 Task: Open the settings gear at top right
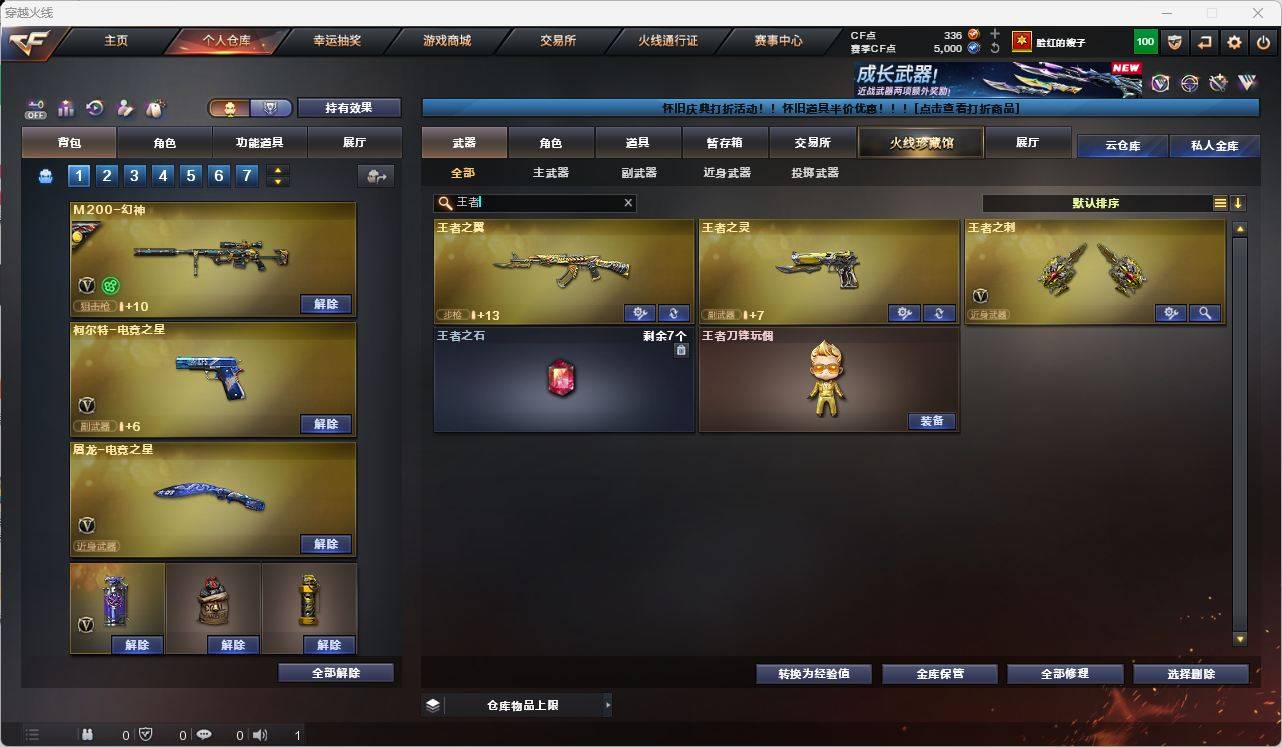[1233, 42]
